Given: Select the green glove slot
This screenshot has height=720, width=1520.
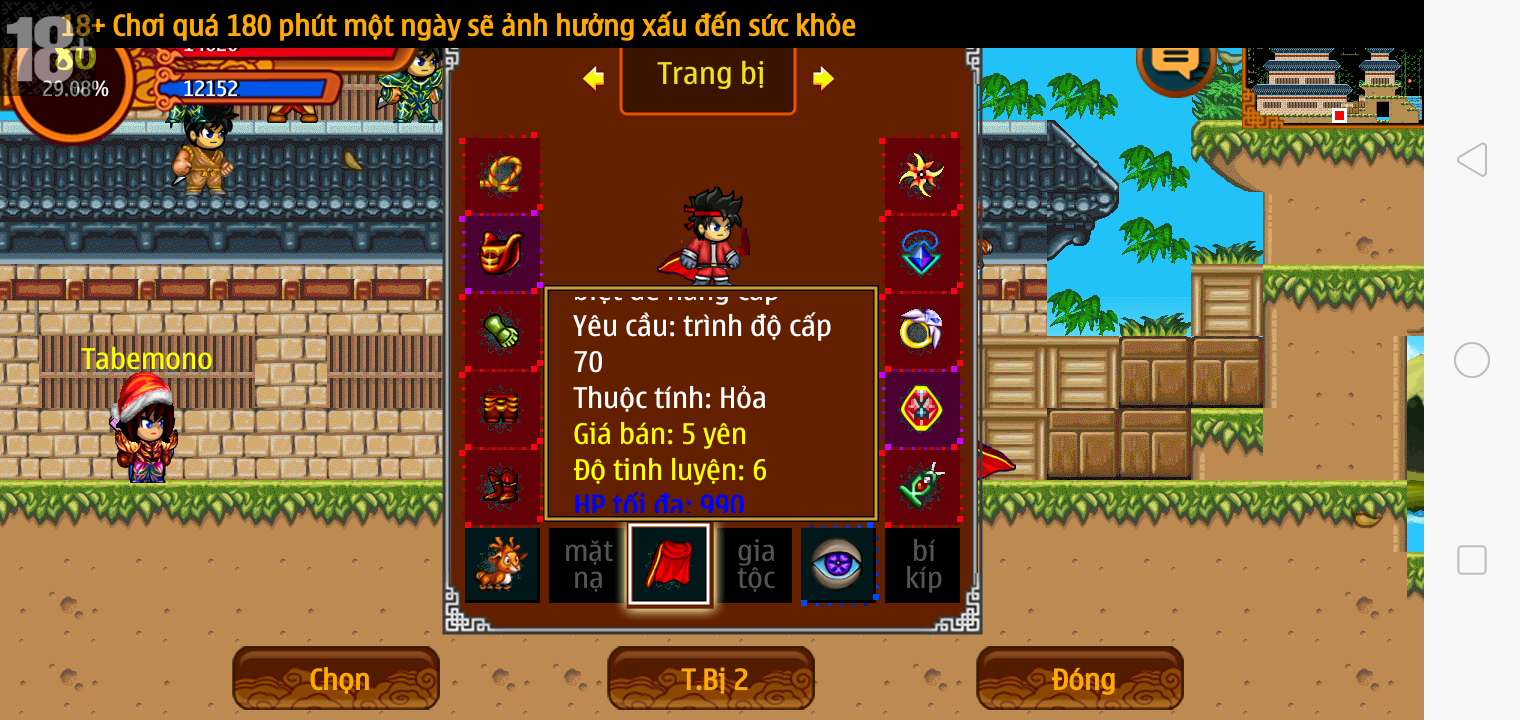Looking at the screenshot, I should pyautogui.click(x=502, y=331).
